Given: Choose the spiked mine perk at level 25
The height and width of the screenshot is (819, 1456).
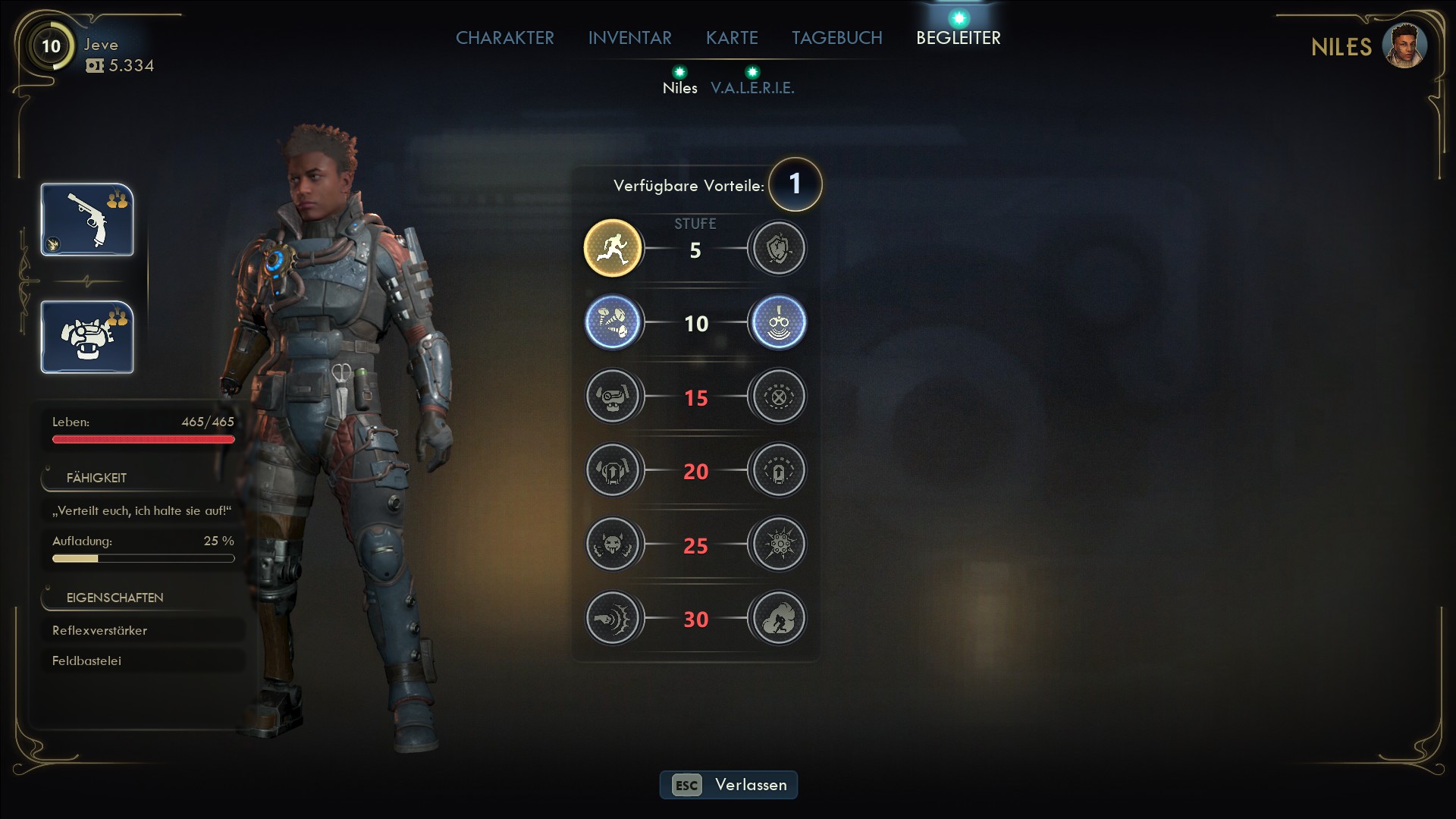Looking at the screenshot, I should [x=778, y=544].
